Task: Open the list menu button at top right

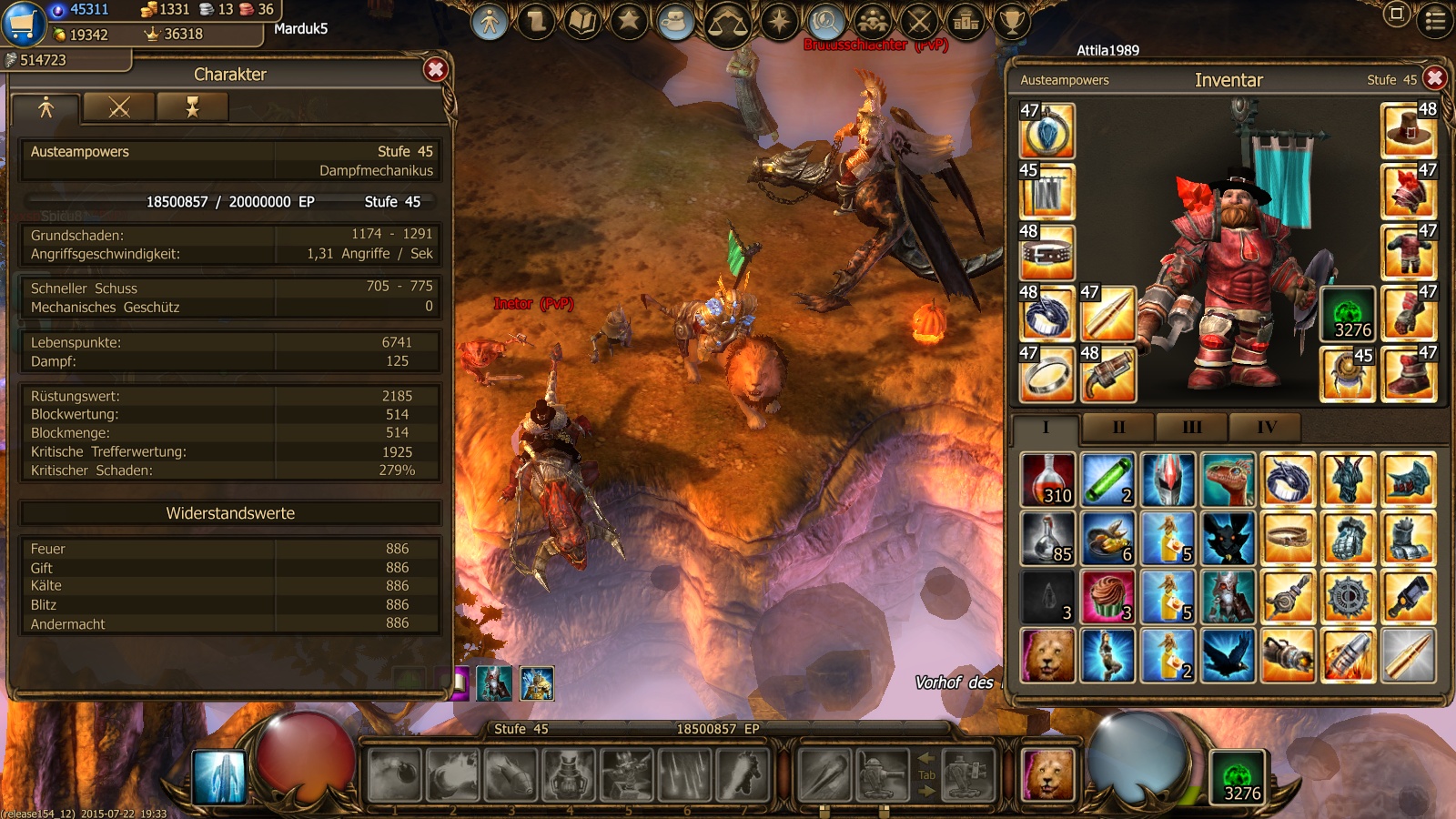Action: [x=1435, y=20]
